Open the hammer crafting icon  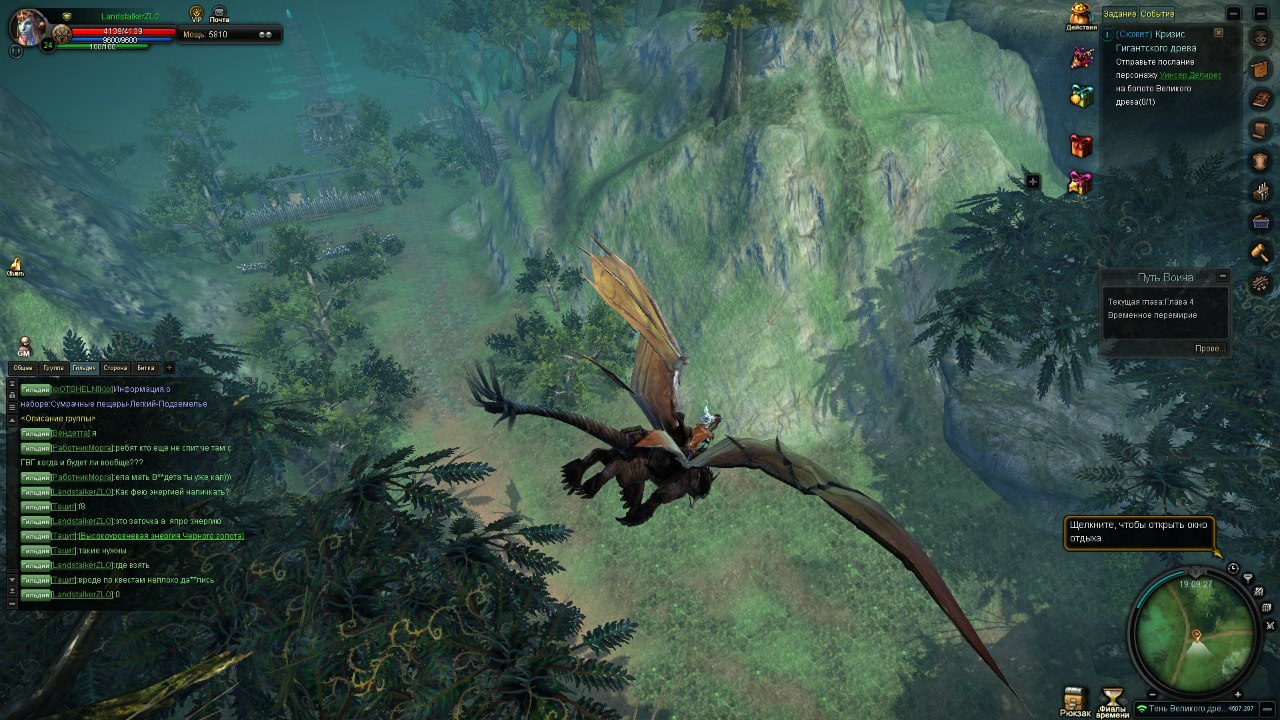tap(1260, 252)
